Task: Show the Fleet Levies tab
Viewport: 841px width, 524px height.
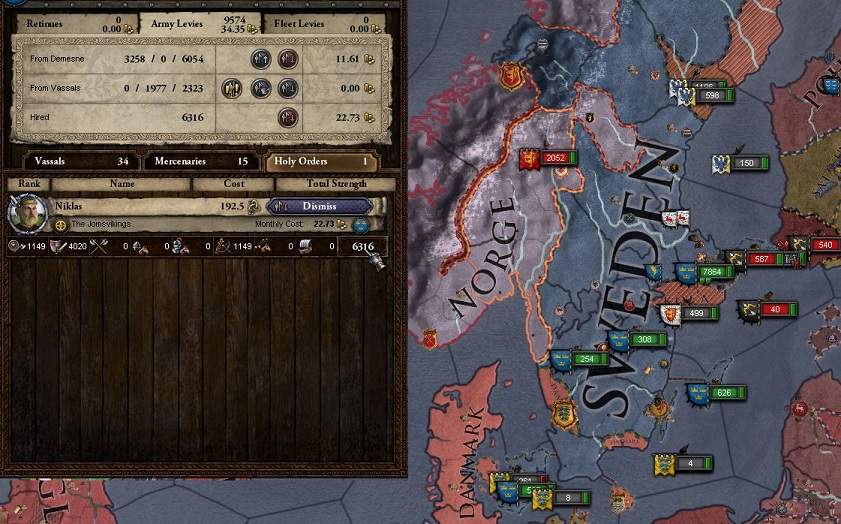Action: [327, 23]
